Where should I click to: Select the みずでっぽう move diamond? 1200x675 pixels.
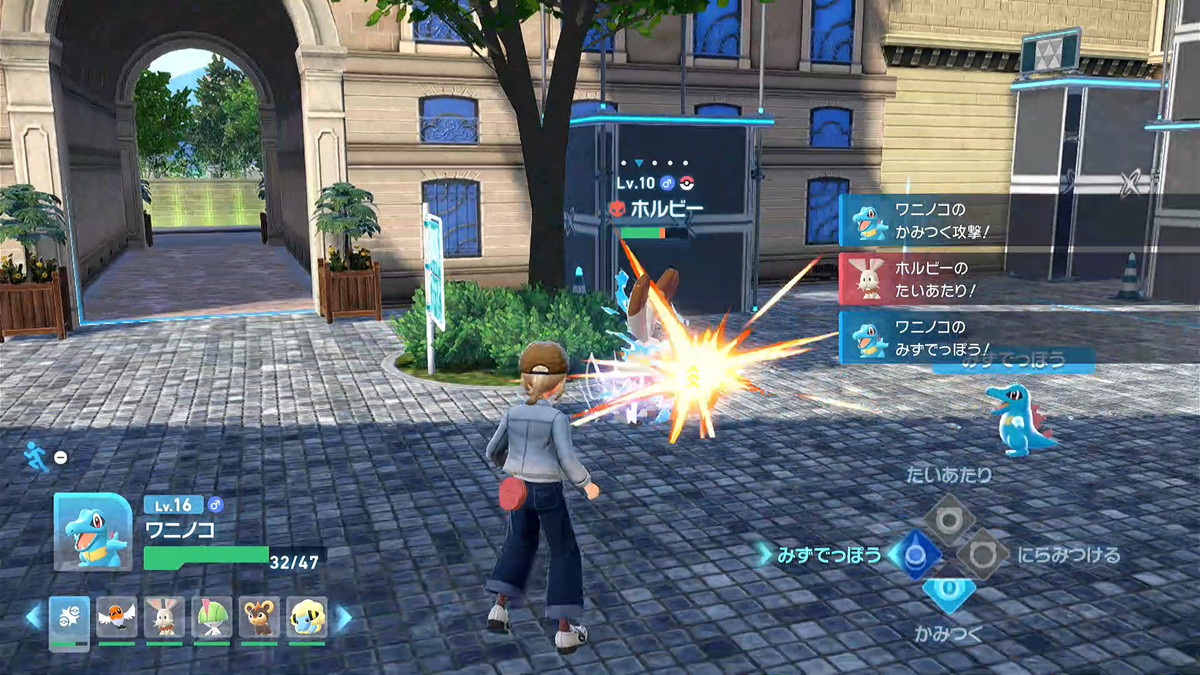(913, 554)
